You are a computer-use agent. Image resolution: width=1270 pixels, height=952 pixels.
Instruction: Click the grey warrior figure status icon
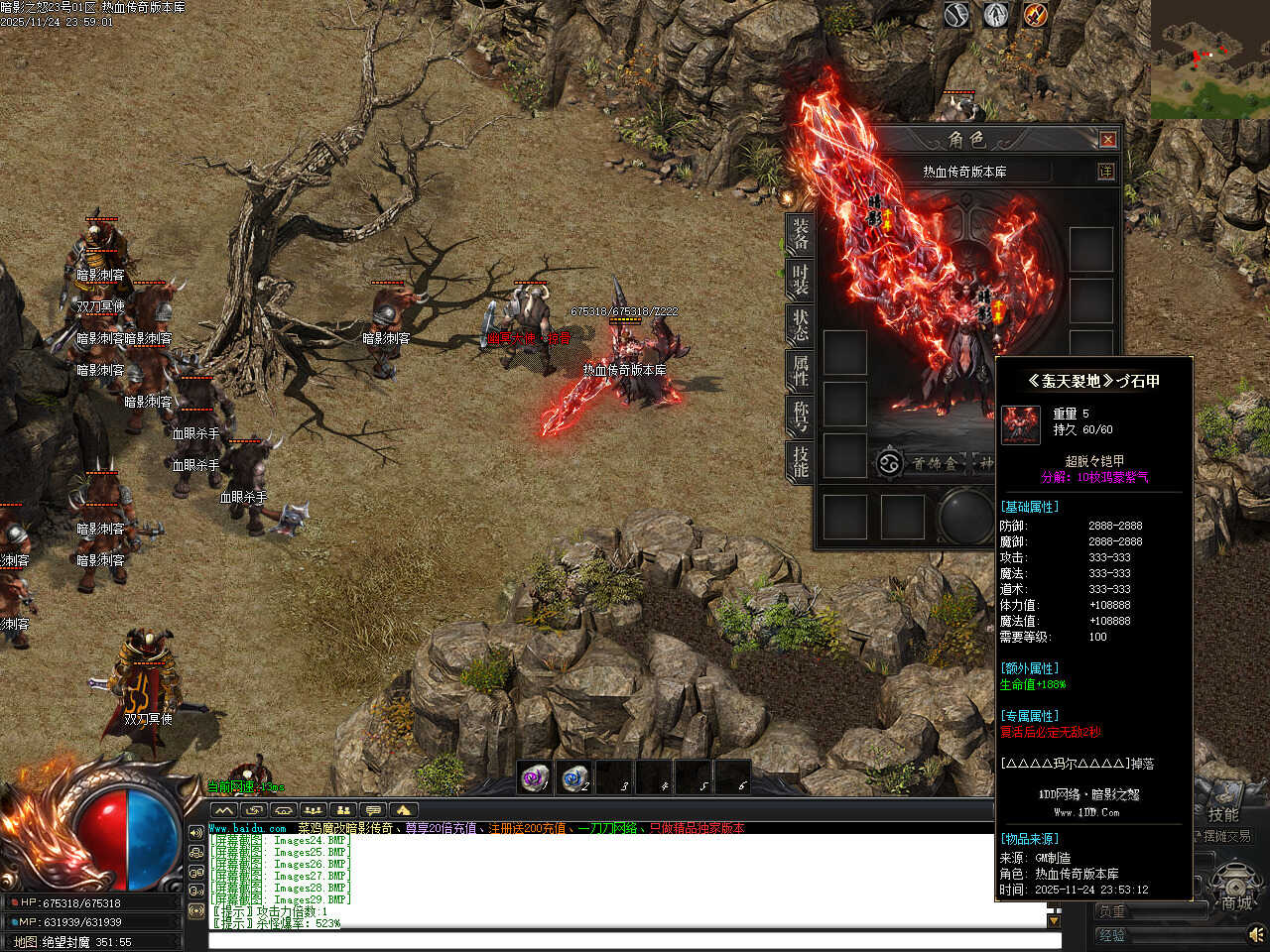pyautogui.click(x=996, y=15)
